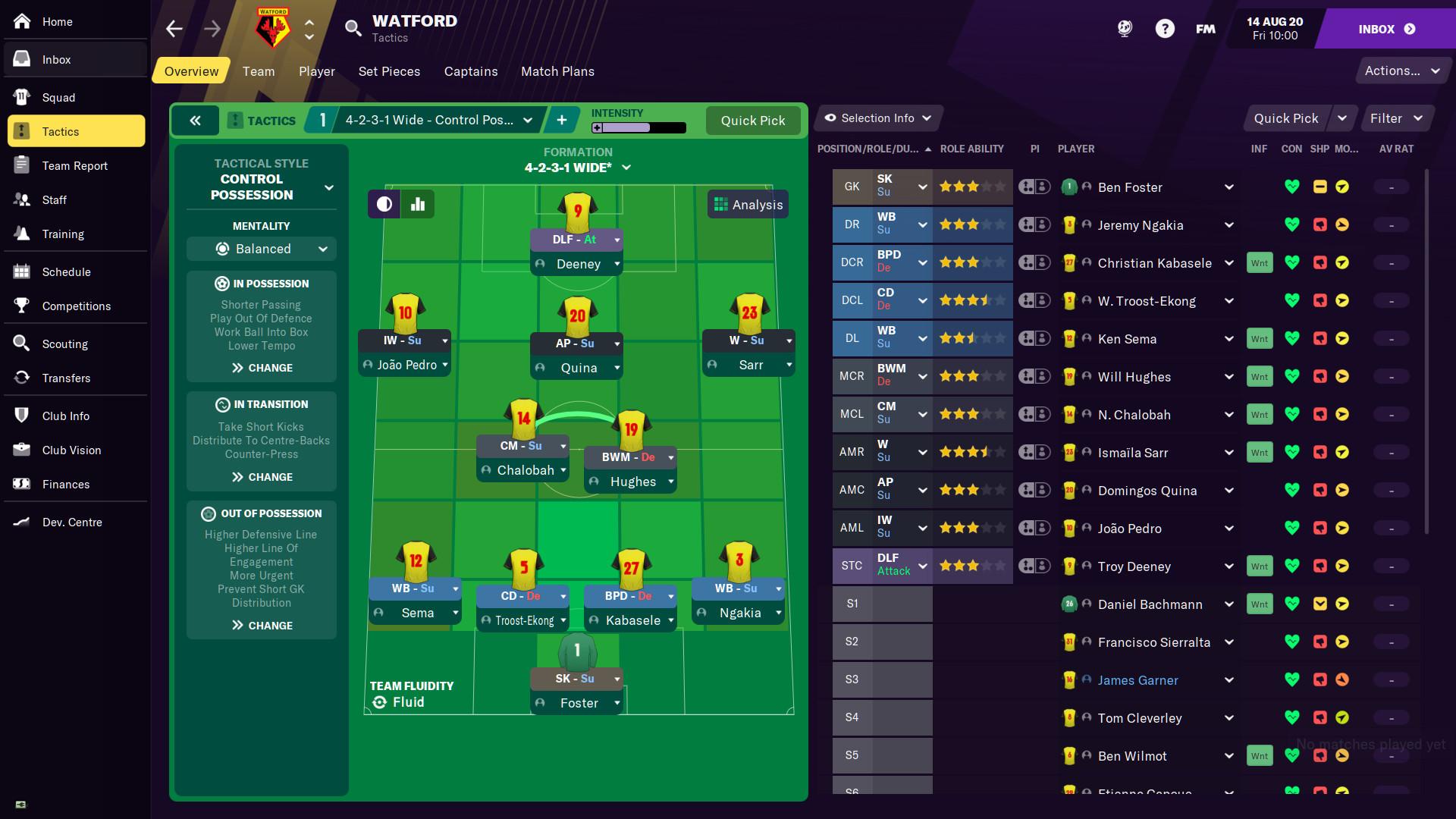Click the Dev. Centre icon in the sidebar

(x=20, y=522)
